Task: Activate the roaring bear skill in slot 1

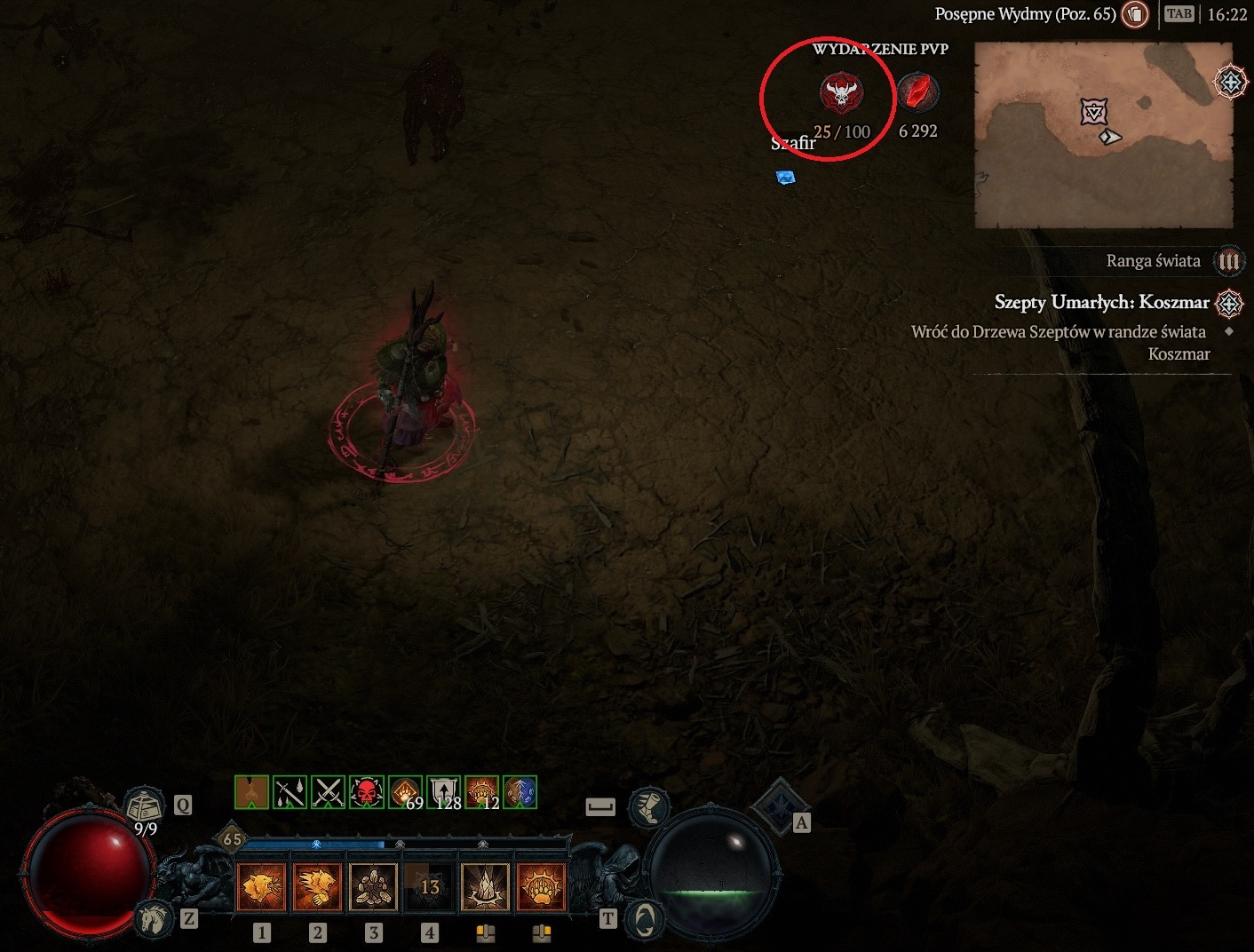Action: [x=262, y=886]
